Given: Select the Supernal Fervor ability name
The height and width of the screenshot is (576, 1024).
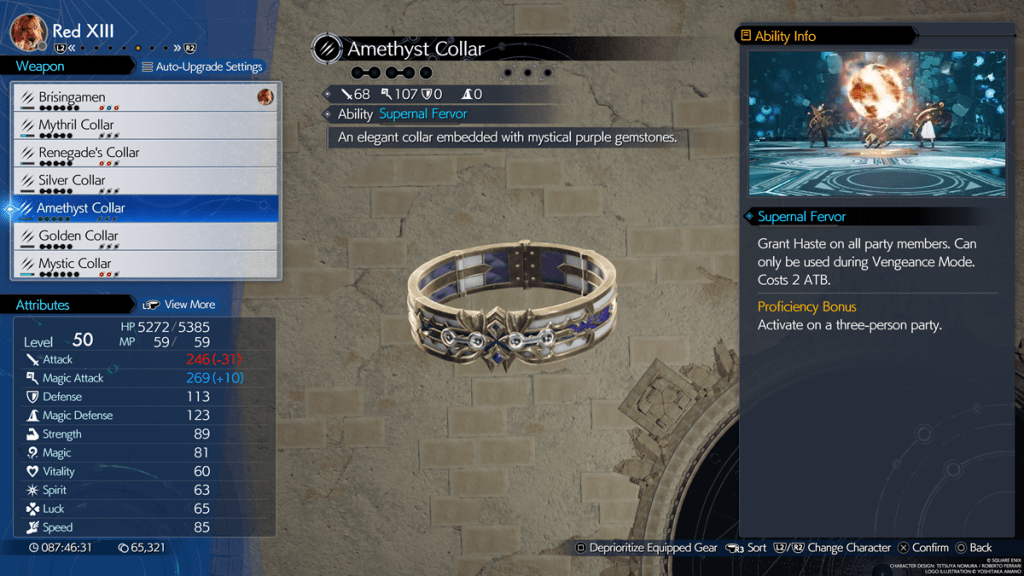Looking at the screenshot, I should [423, 114].
